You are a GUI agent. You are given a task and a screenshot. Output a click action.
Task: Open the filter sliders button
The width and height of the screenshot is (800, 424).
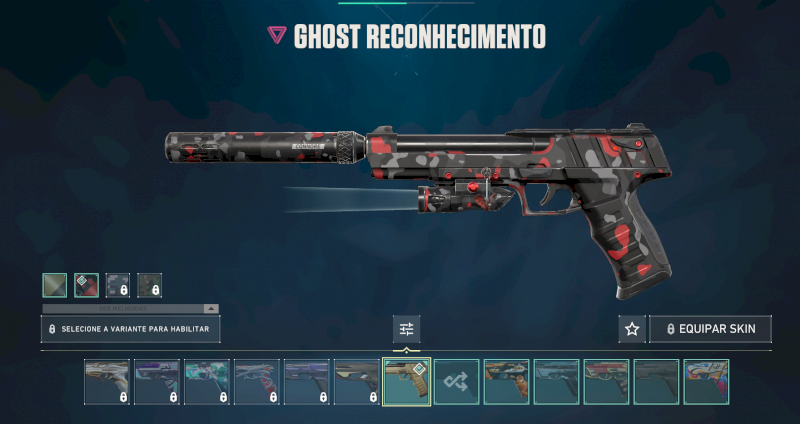pos(406,329)
